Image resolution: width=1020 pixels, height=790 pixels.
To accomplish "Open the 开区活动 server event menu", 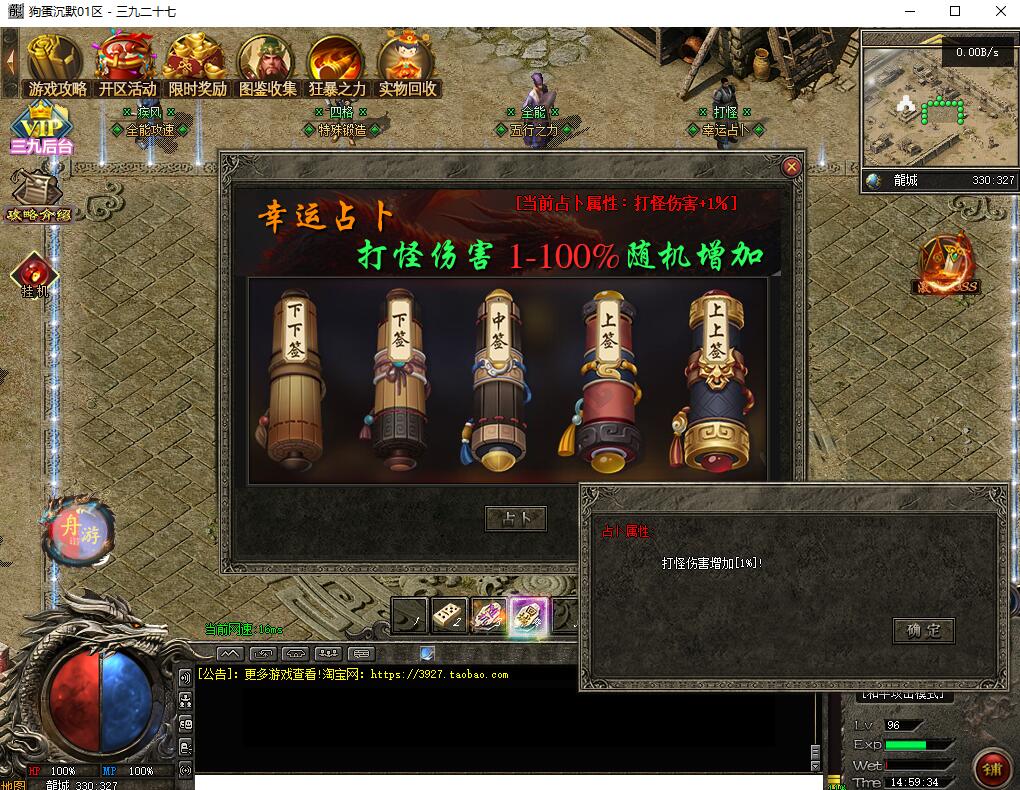I will (x=127, y=65).
